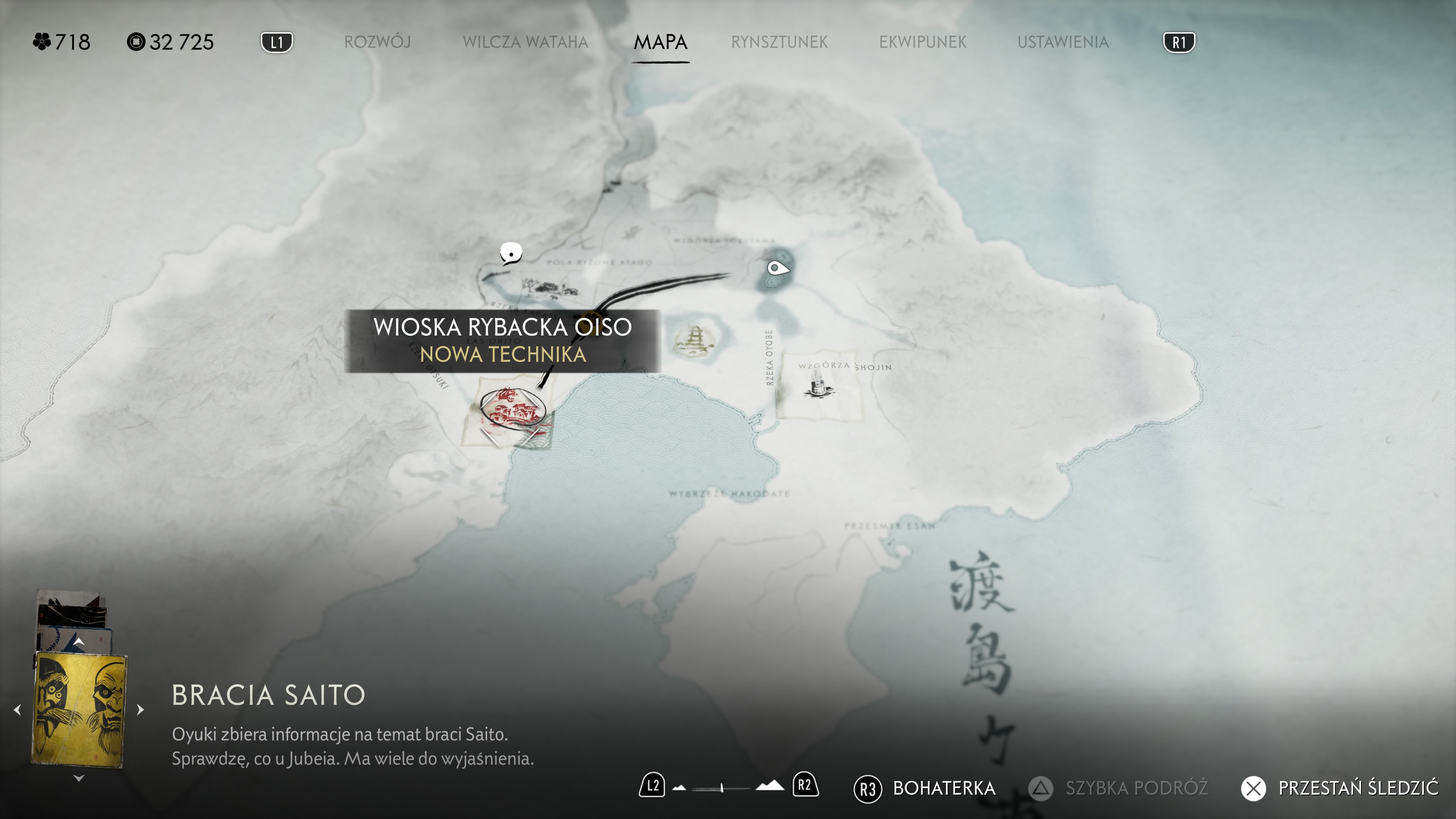Adjust the map zoom slider
This screenshot has width=1456, height=819.
point(722,788)
